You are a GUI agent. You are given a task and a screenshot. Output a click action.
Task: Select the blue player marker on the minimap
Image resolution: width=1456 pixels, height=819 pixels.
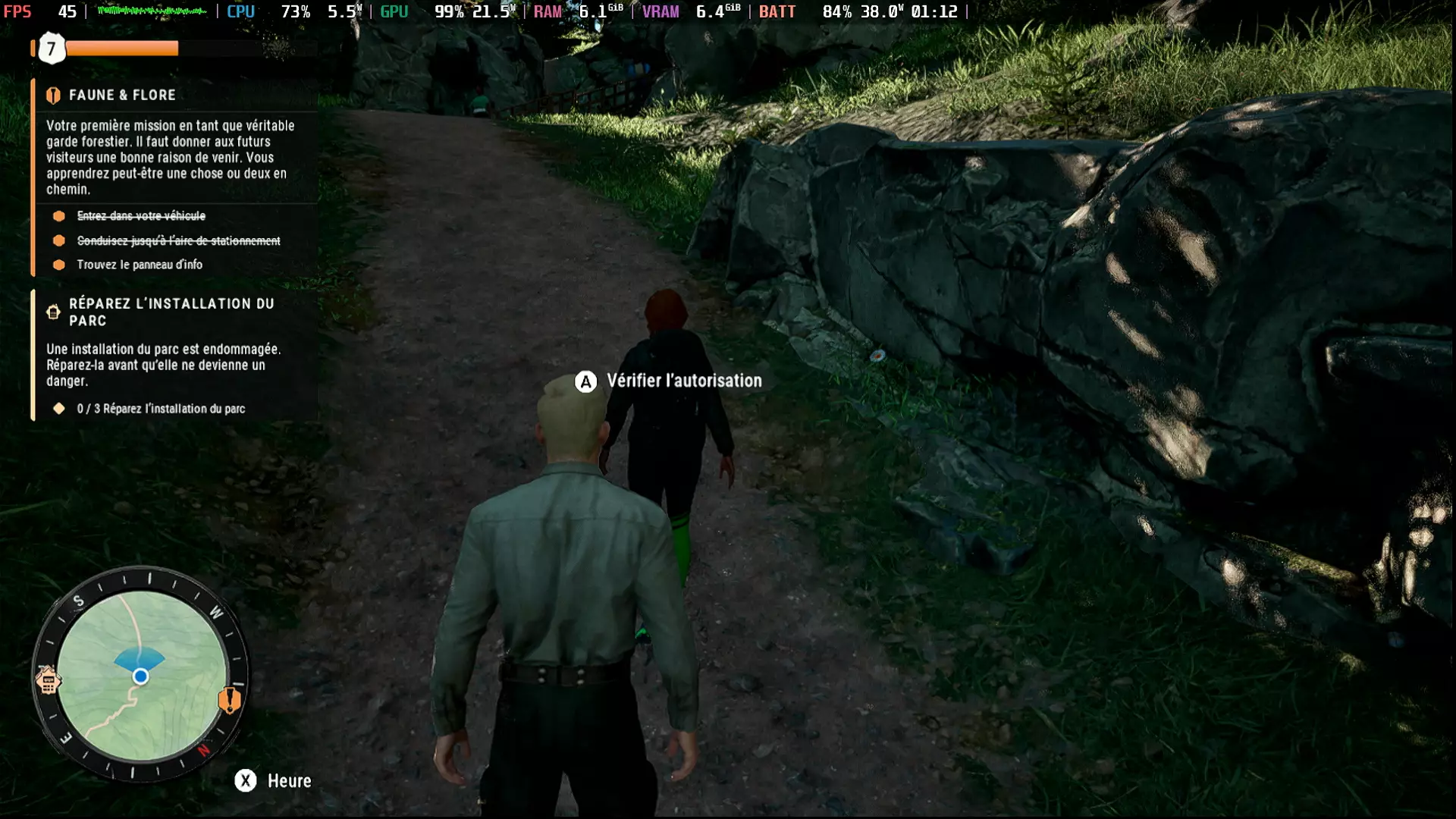click(140, 676)
